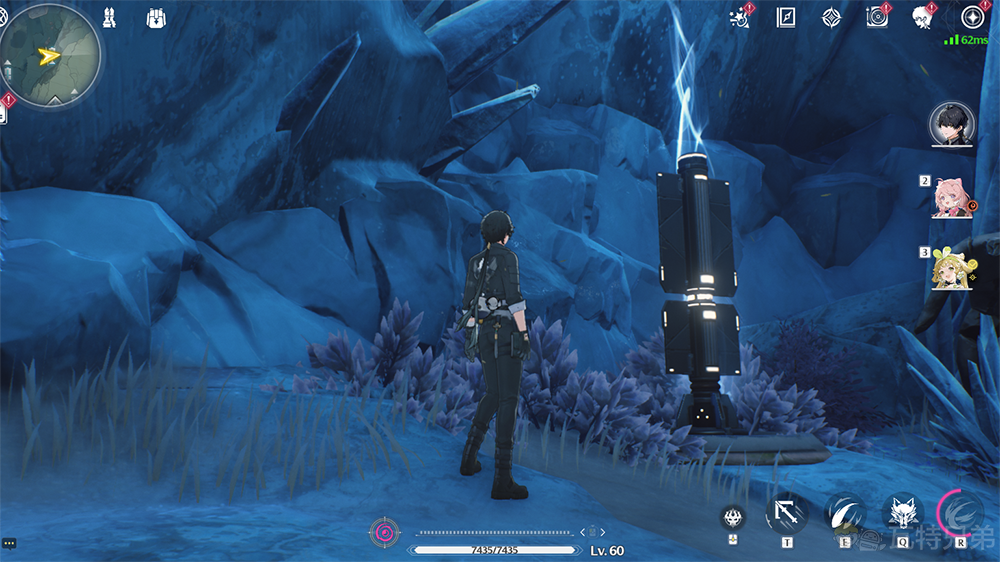Open the events party-popper icon
This screenshot has width=1000, height=562.
741,17
